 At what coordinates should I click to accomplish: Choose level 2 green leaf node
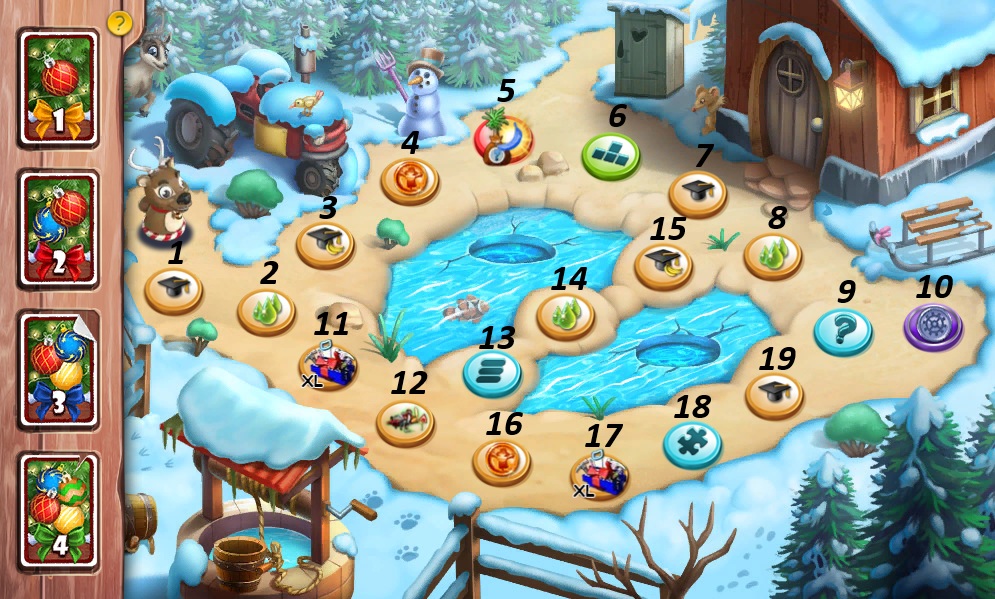[x=266, y=312]
